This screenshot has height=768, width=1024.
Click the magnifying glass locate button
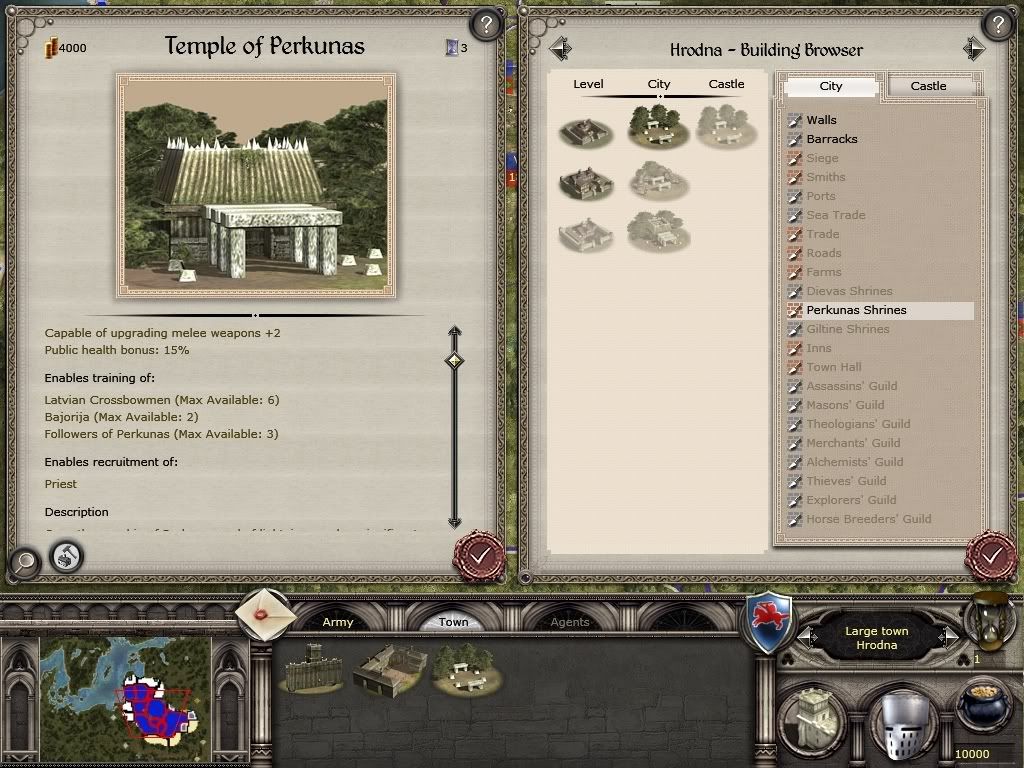(x=24, y=562)
